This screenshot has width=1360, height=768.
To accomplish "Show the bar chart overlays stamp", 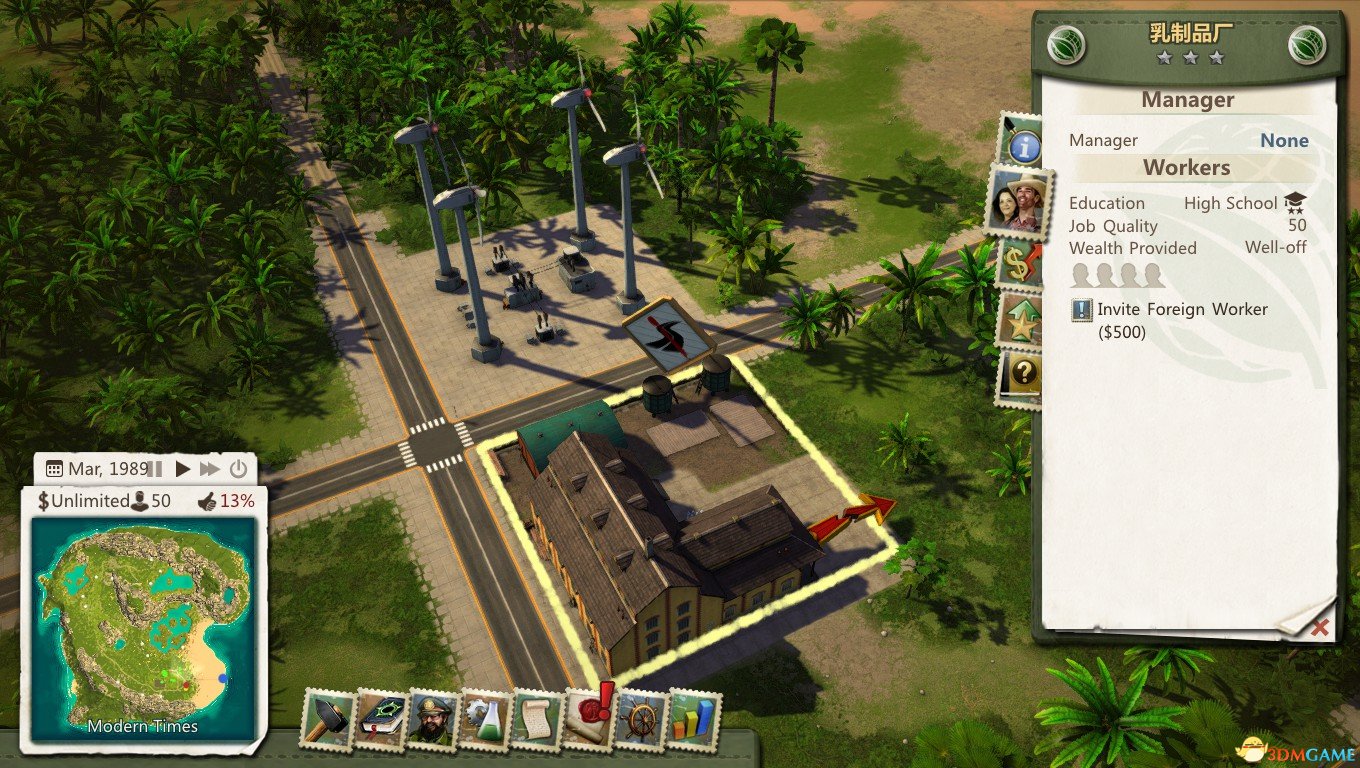I will point(693,719).
